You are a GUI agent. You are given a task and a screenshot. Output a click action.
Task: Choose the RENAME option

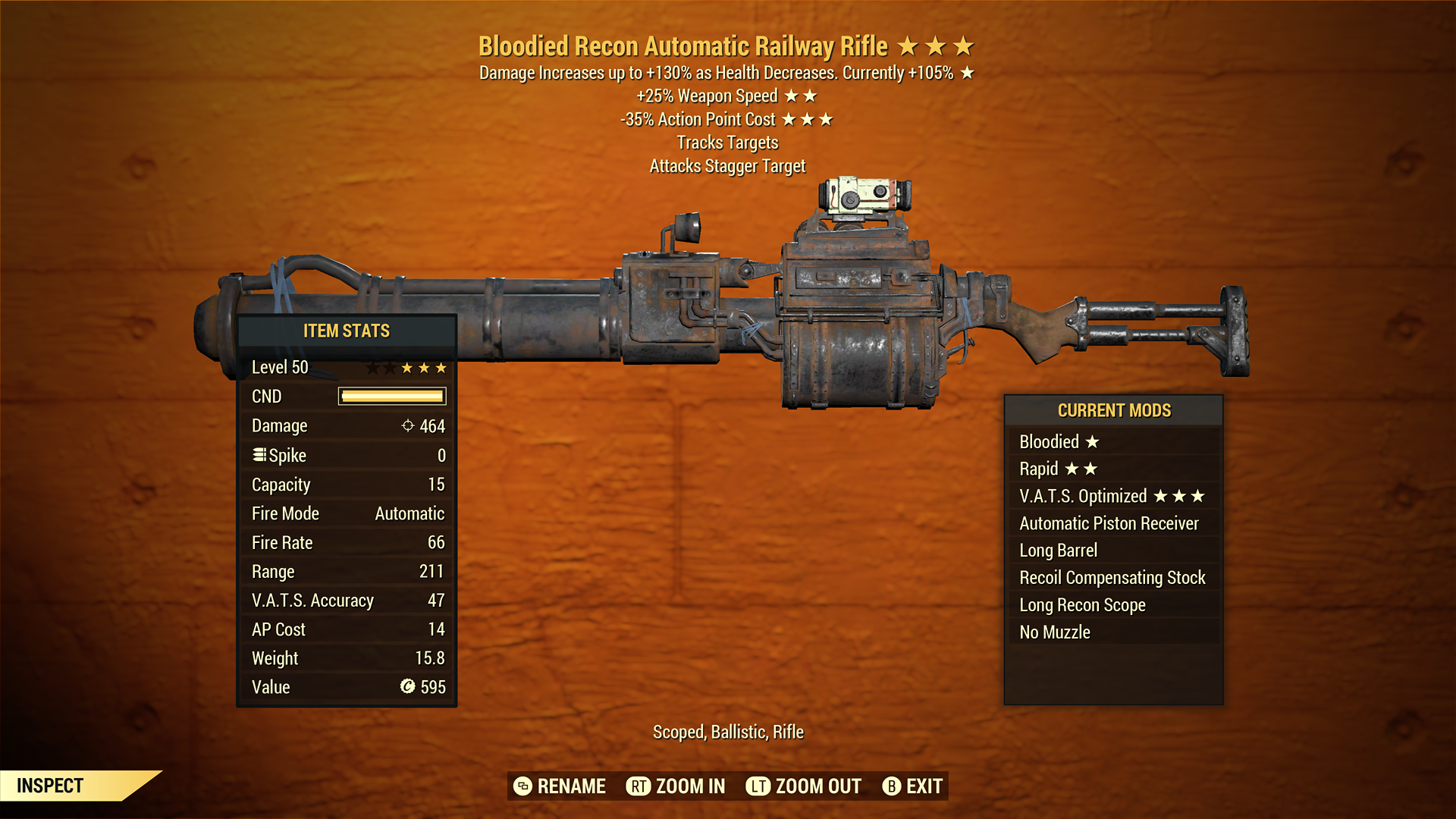point(560,786)
